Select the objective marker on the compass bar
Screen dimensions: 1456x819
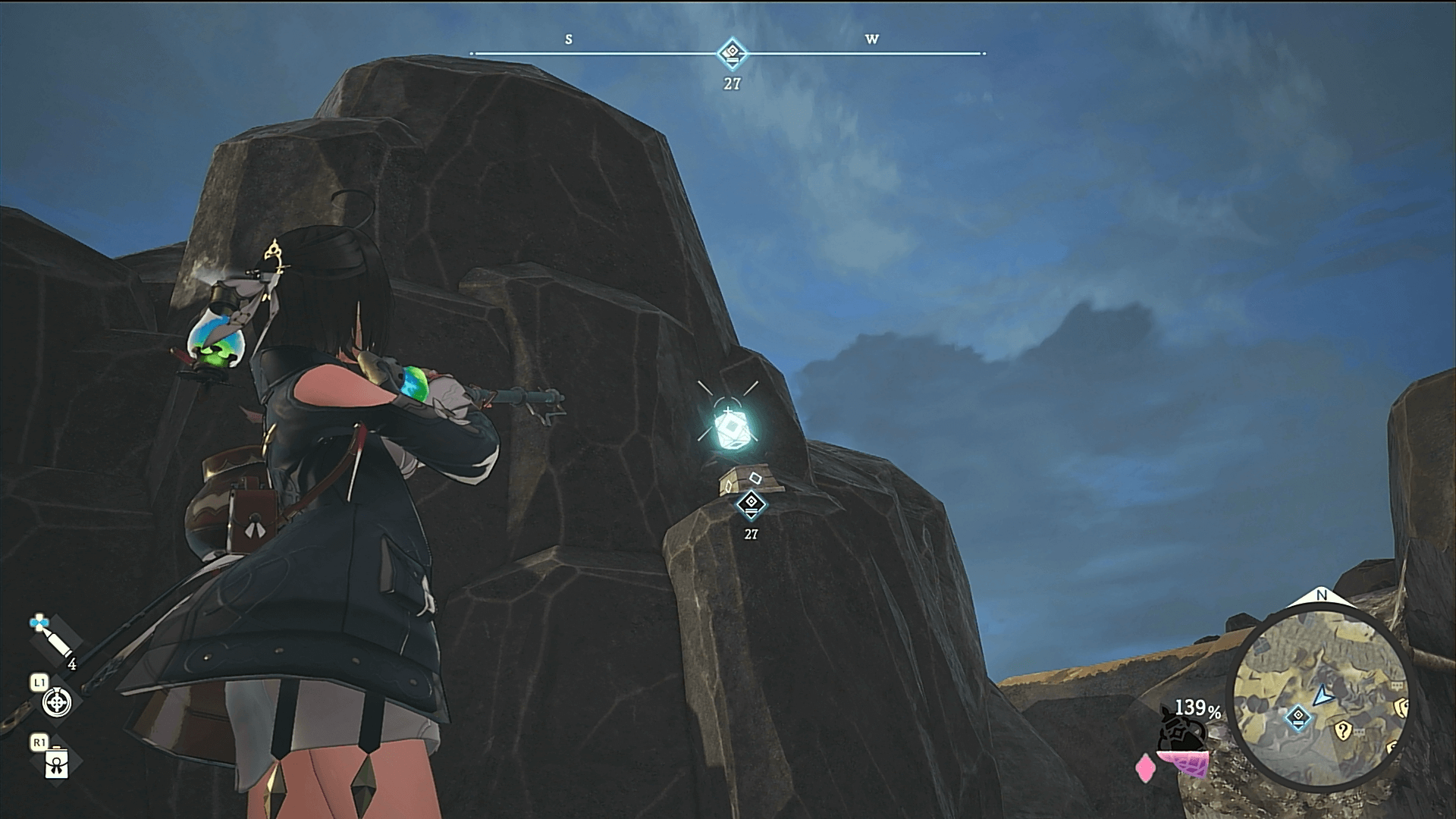[732, 54]
